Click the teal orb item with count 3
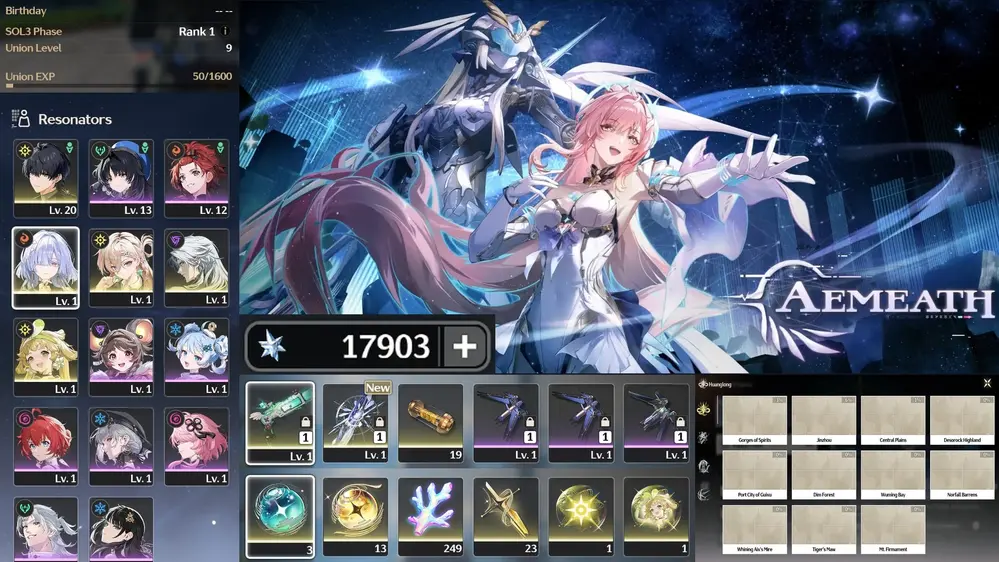The image size is (999, 562). coord(280,515)
